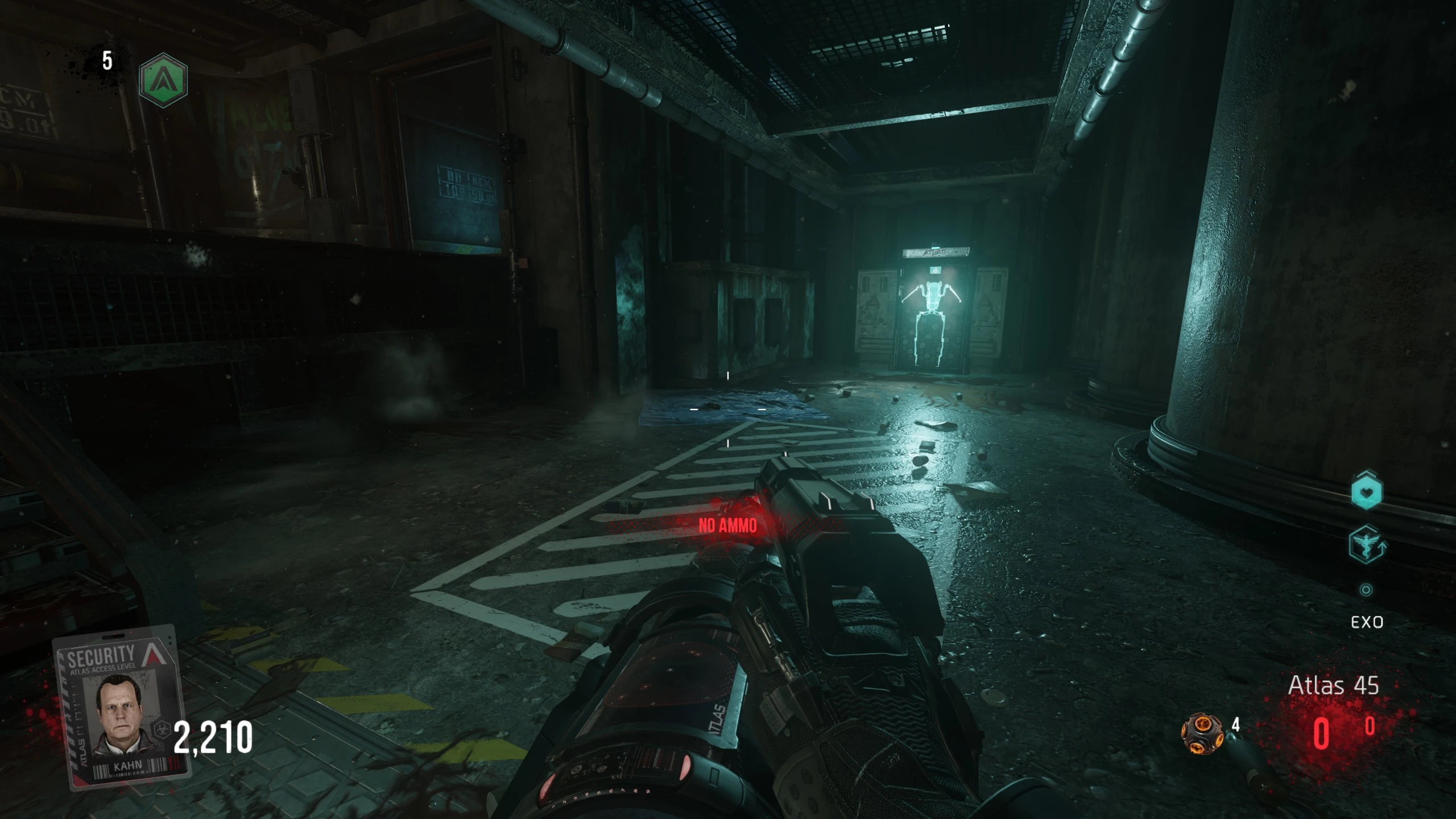Click the green Atlas hexagon emblem

(x=163, y=80)
